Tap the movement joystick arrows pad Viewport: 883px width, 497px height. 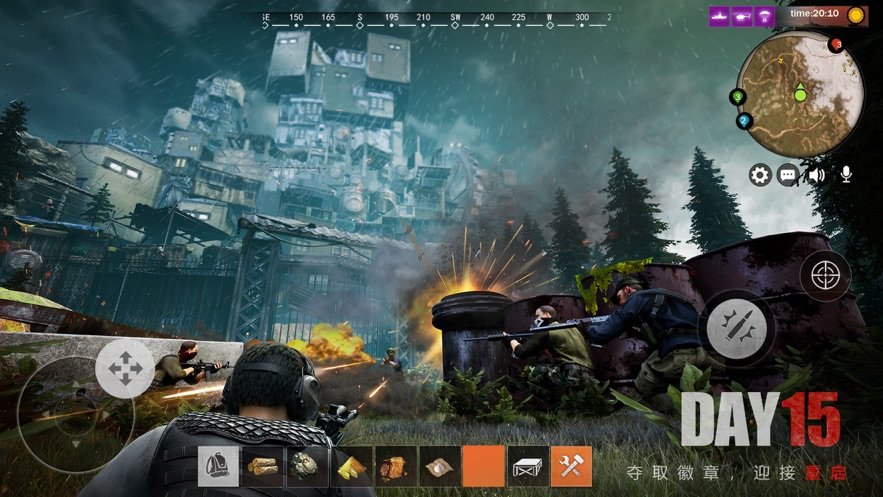tap(126, 370)
